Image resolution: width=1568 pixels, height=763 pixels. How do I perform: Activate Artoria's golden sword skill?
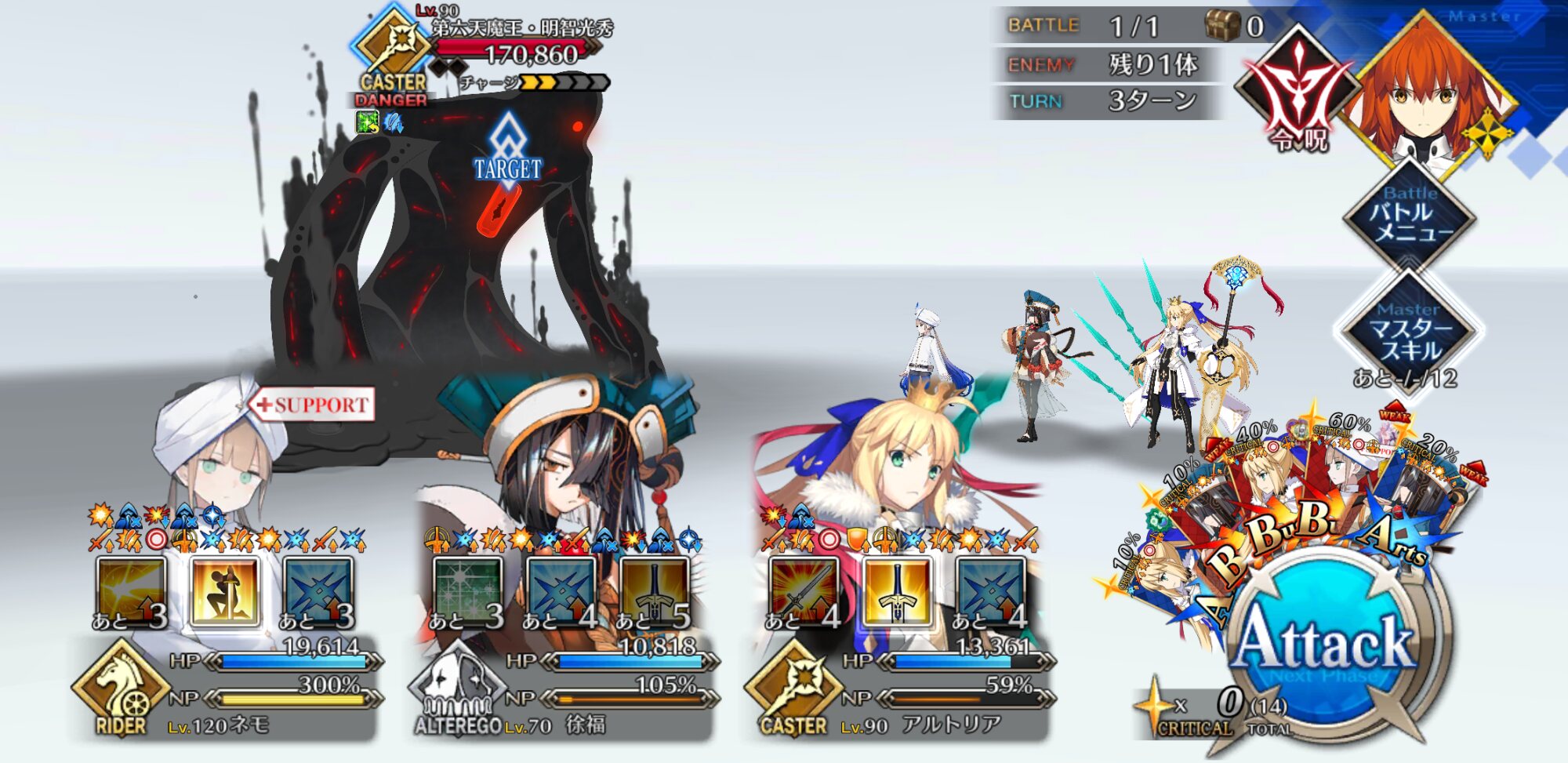[898, 590]
